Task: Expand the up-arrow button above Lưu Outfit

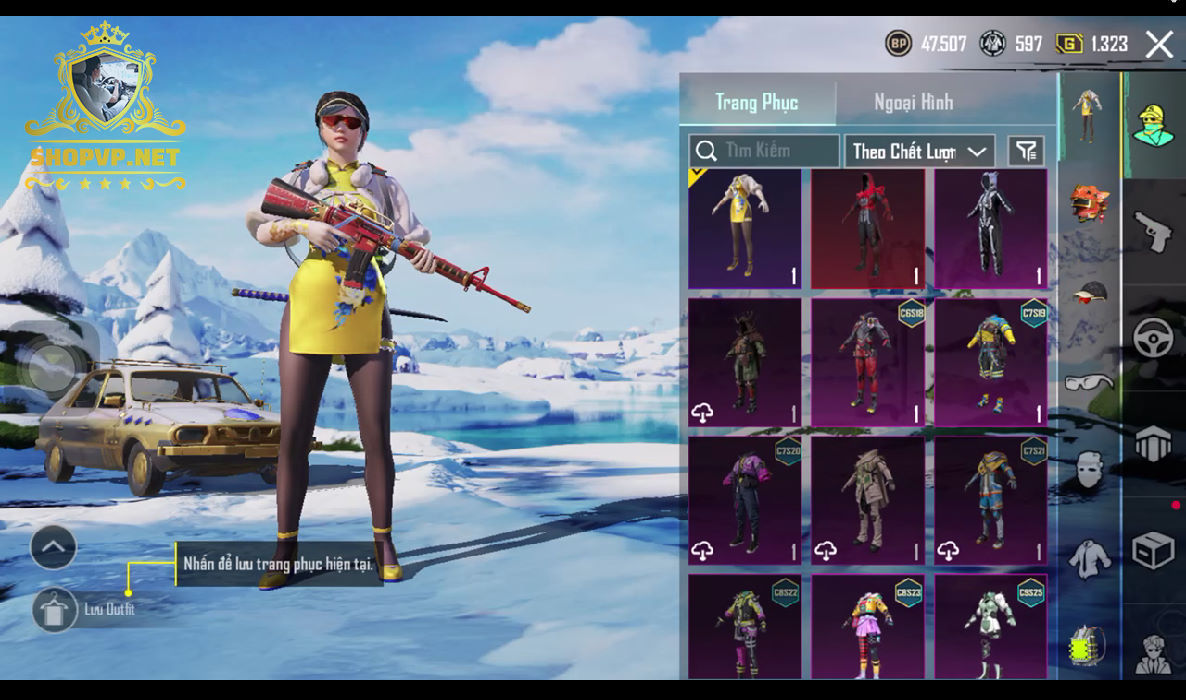Action: coord(54,547)
